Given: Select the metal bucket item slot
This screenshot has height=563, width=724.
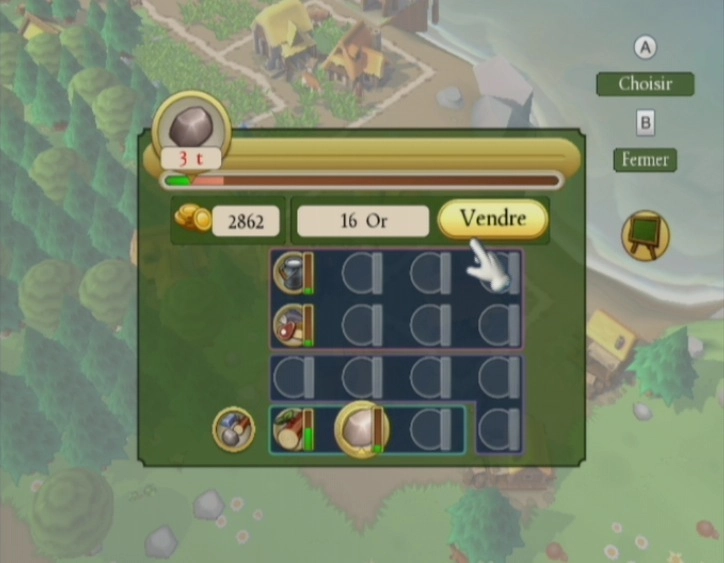Looking at the screenshot, I should [x=293, y=272].
